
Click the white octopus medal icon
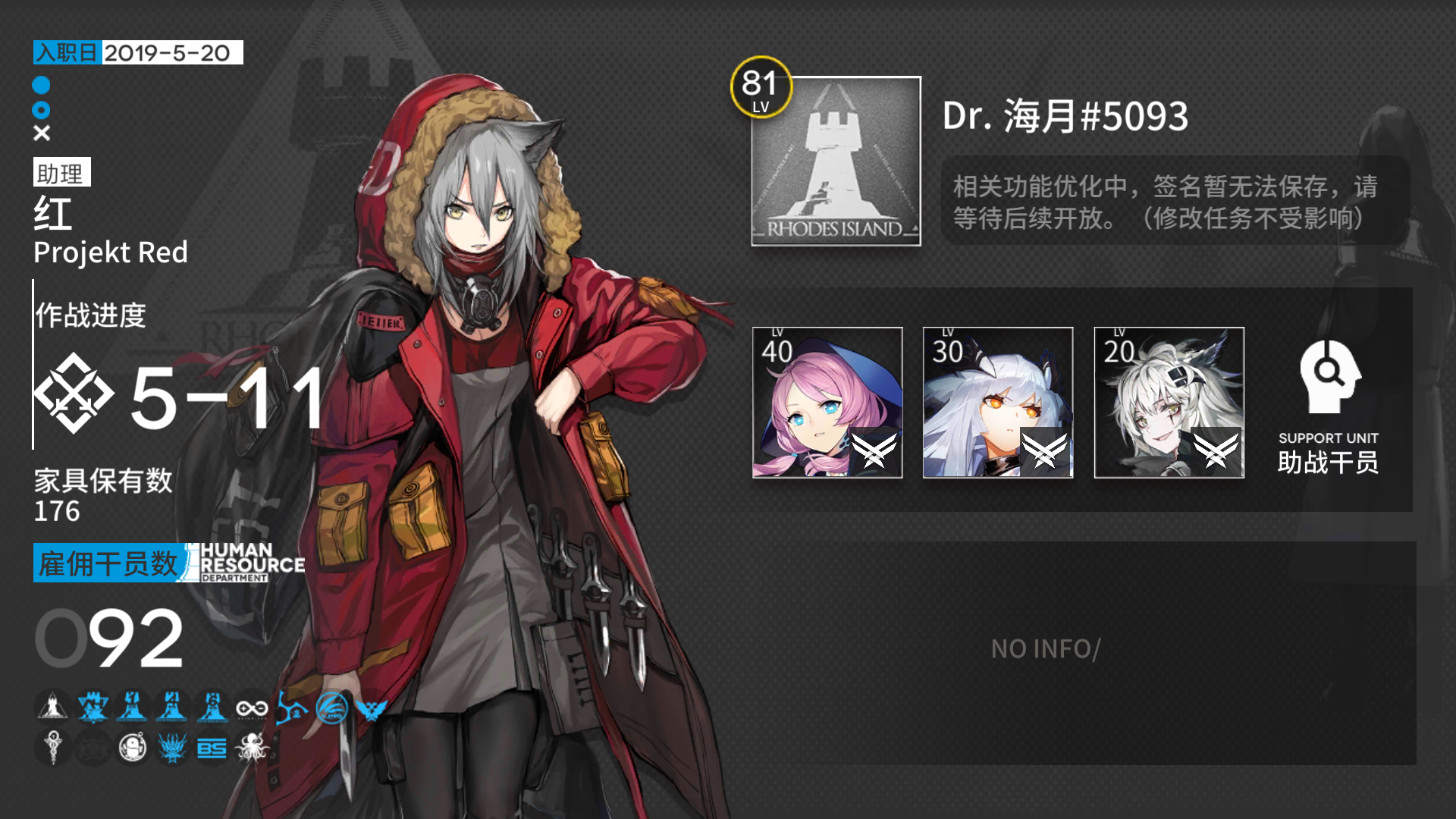pyautogui.click(x=253, y=748)
